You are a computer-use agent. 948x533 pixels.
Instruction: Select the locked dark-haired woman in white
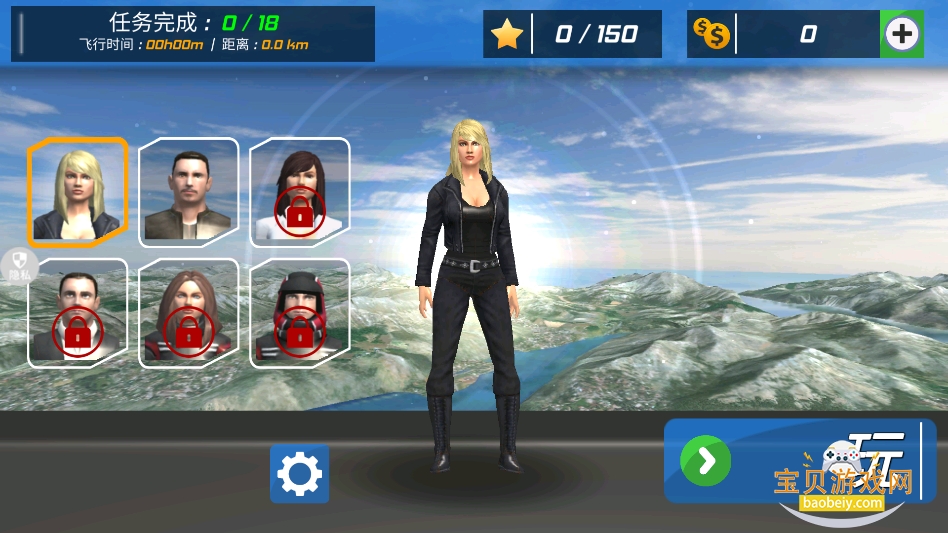pos(299,191)
